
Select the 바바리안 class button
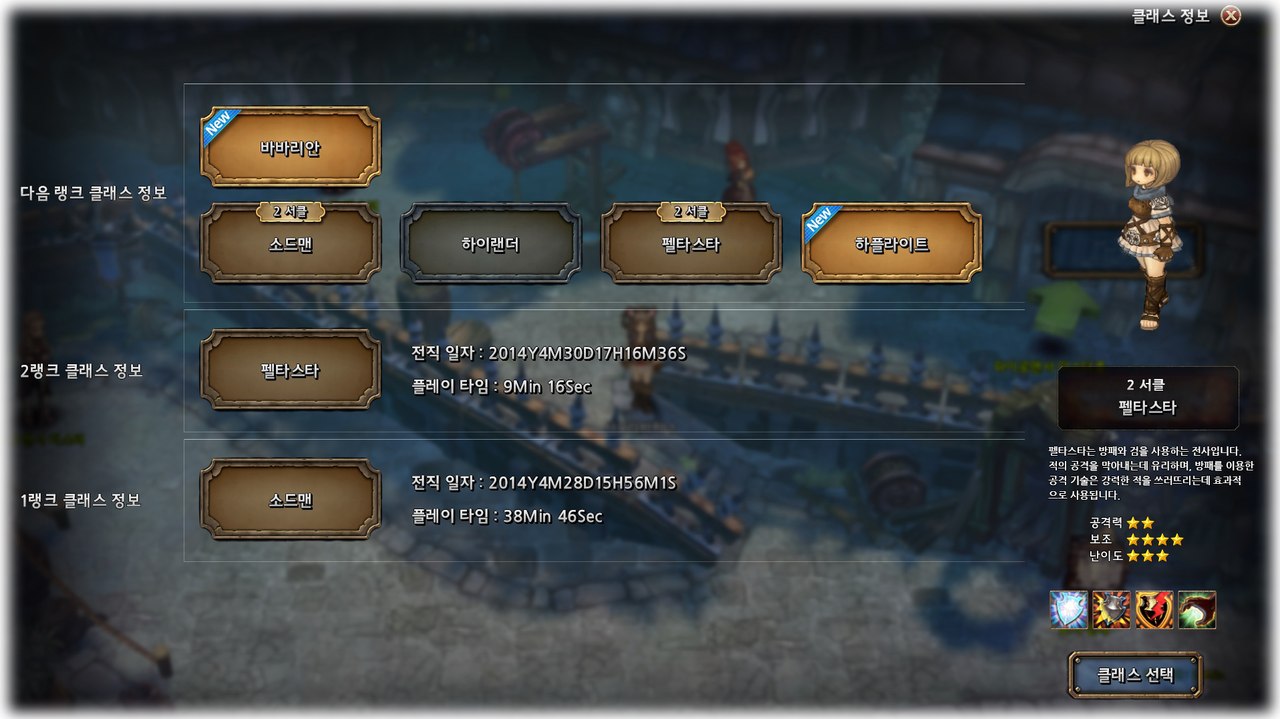pyautogui.click(x=290, y=148)
